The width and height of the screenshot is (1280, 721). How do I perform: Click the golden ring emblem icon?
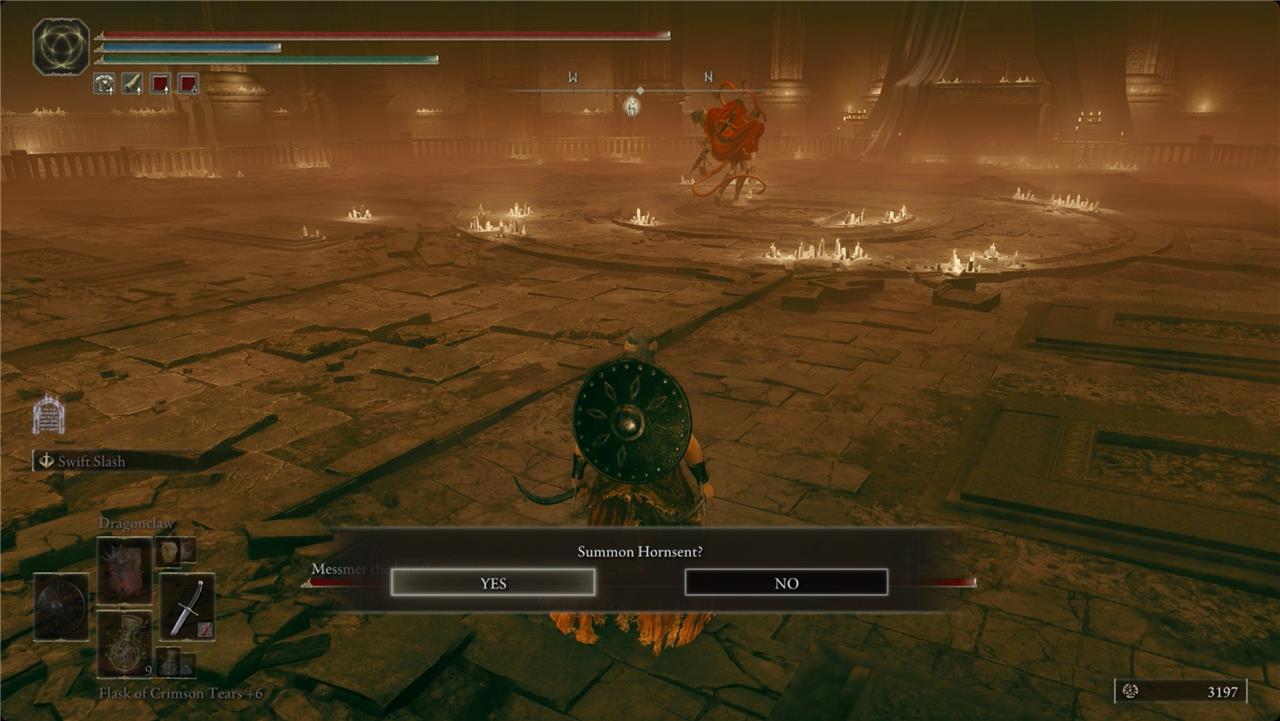[x=61, y=47]
